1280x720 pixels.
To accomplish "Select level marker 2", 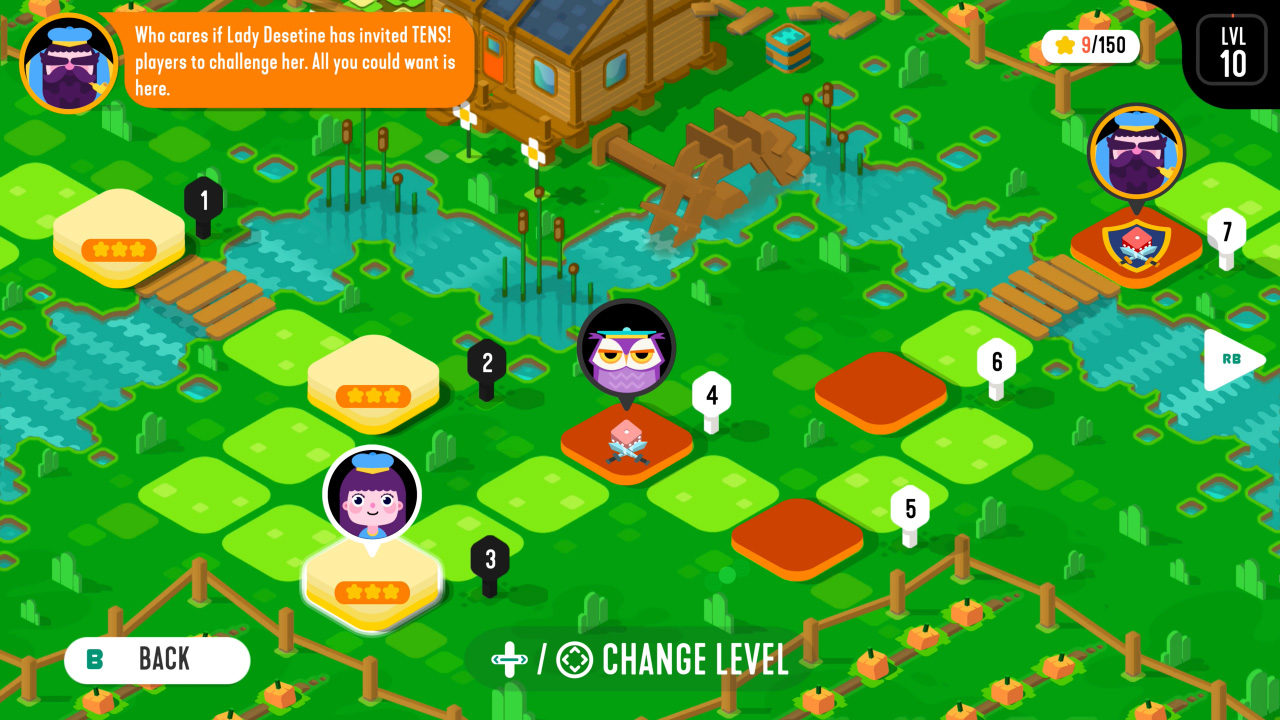I will tap(488, 362).
